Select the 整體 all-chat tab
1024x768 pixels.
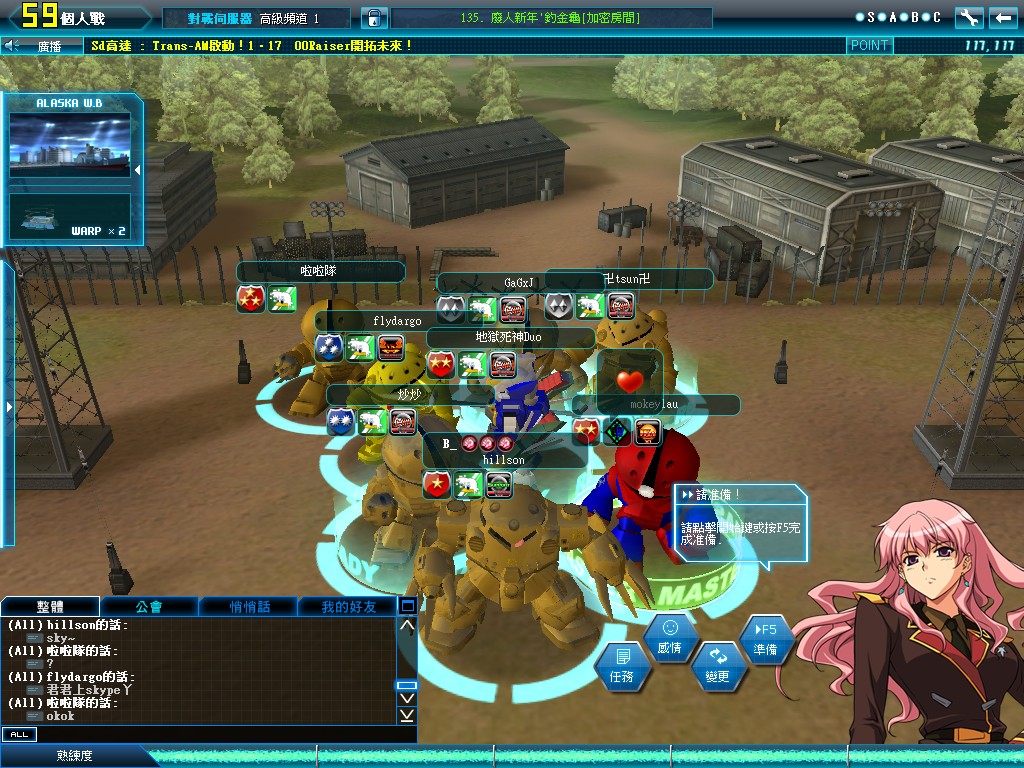coord(50,606)
